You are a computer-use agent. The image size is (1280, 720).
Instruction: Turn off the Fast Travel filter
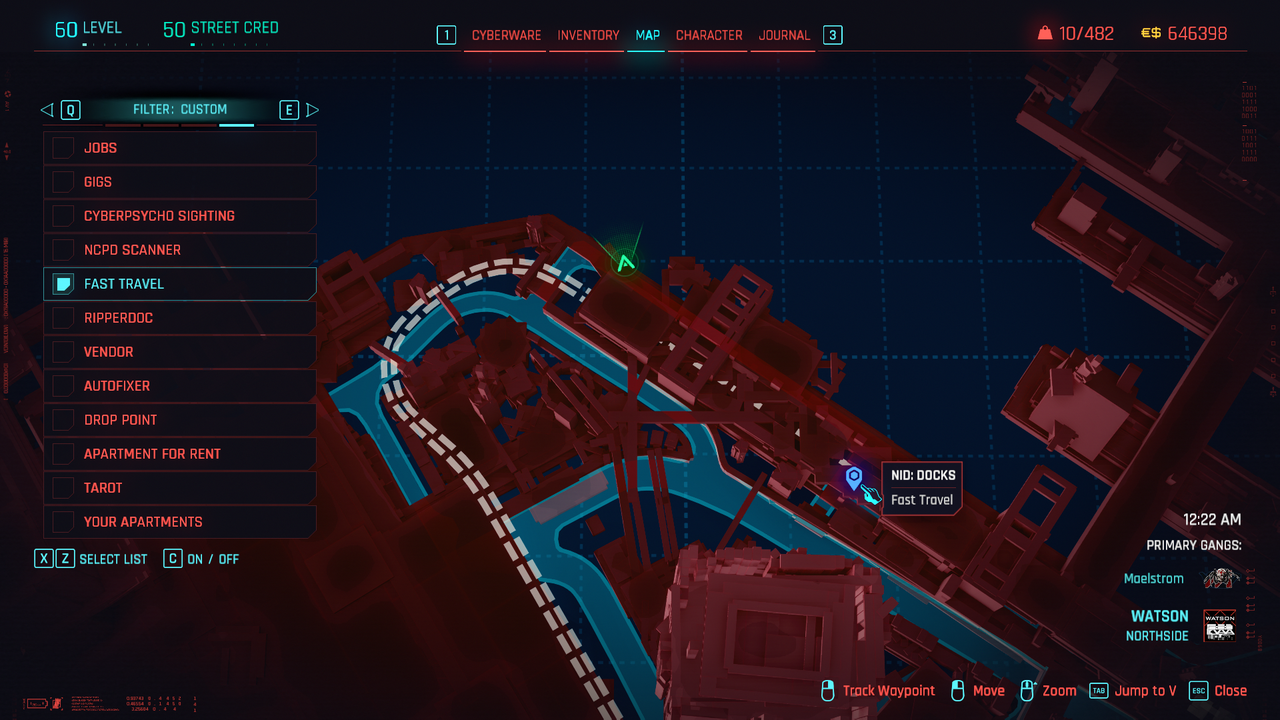64,284
